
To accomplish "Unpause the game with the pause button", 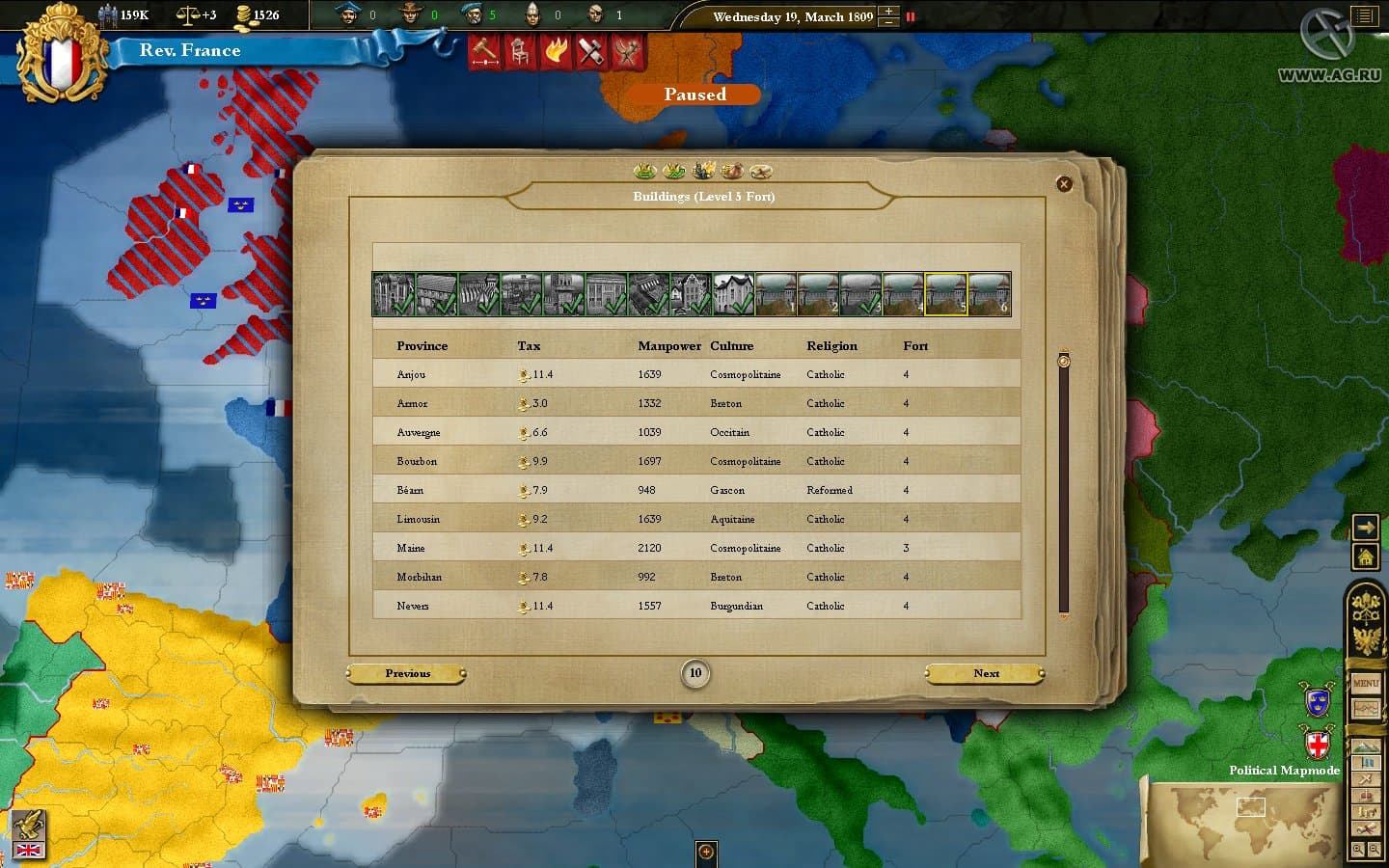I will (x=910, y=16).
